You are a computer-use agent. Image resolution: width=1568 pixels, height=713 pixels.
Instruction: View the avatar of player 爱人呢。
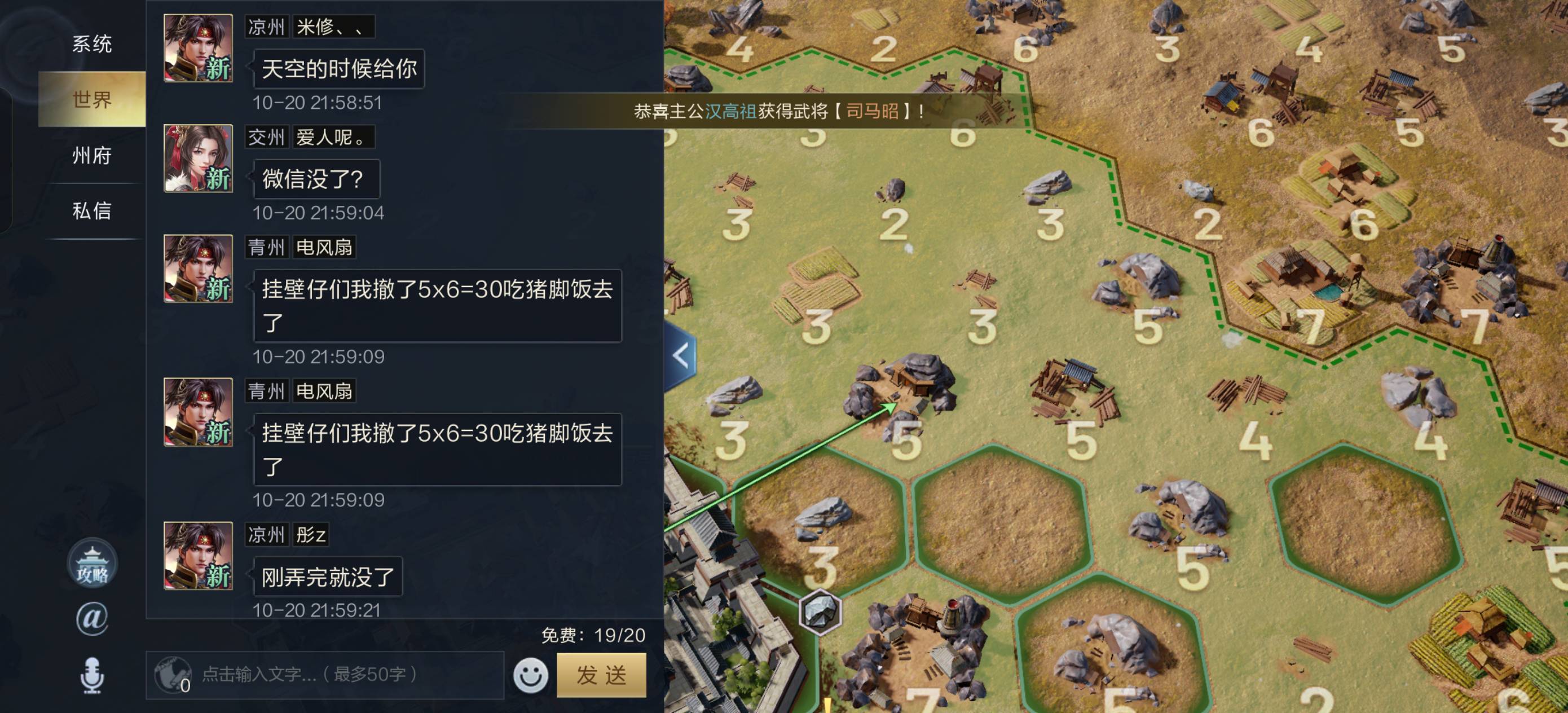pyautogui.click(x=199, y=159)
